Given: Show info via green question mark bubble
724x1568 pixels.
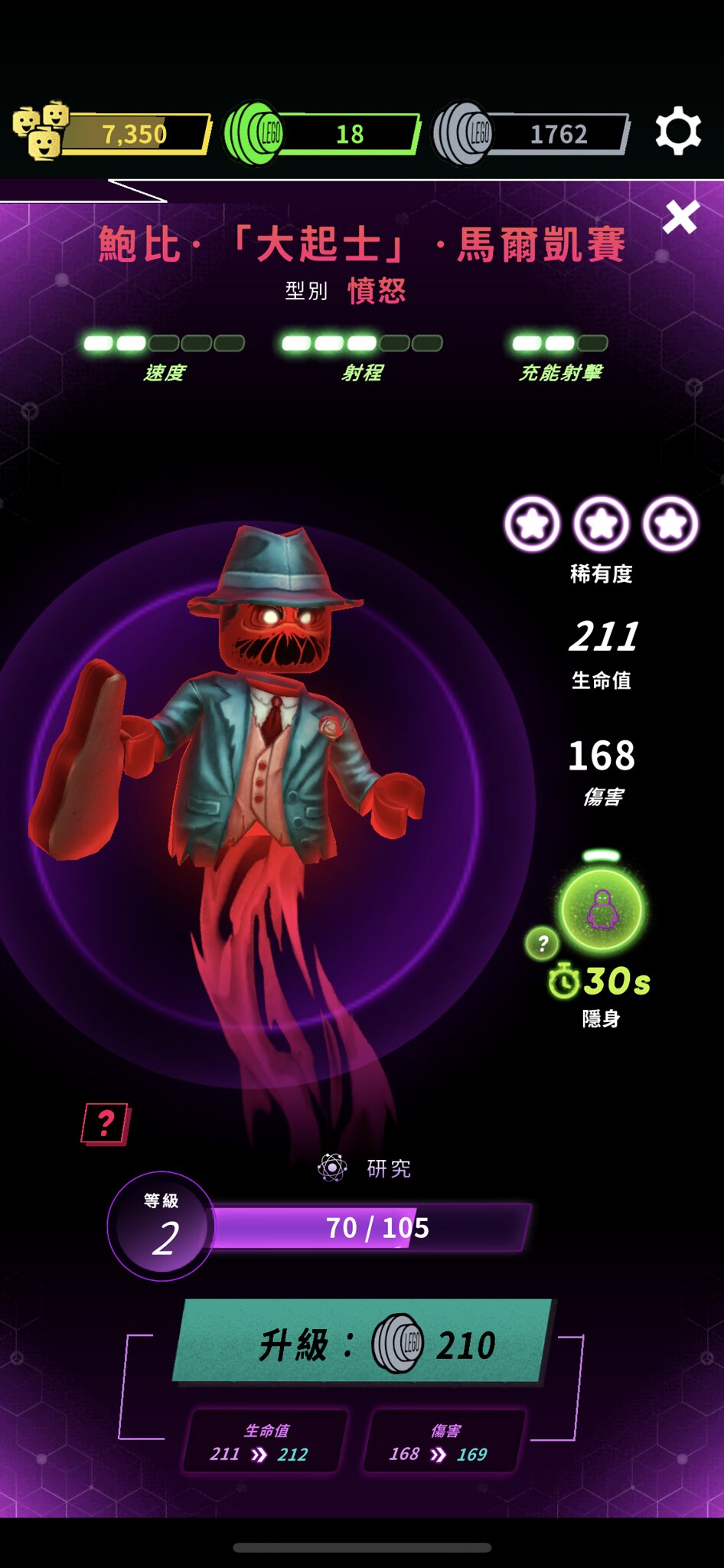Looking at the screenshot, I should pyautogui.click(x=543, y=943).
